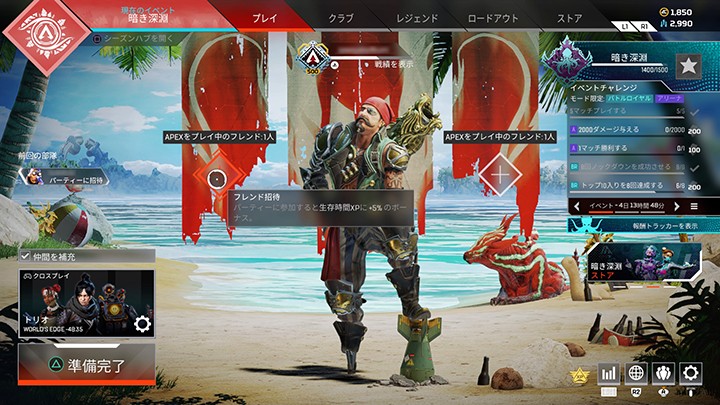Go to previous challenge page arrow
720x405 pixels.
coord(576,205)
